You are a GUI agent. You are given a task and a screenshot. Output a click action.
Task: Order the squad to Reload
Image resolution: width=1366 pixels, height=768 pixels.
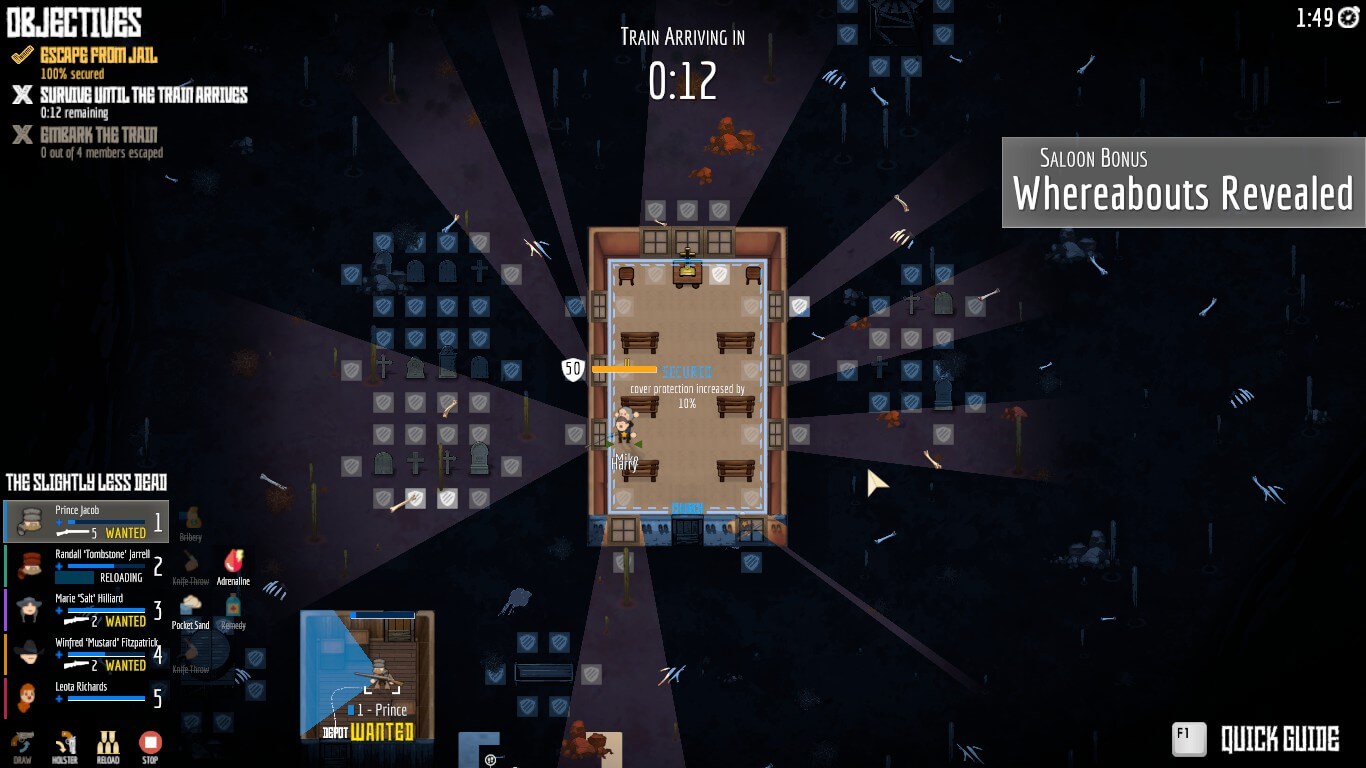[108, 746]
